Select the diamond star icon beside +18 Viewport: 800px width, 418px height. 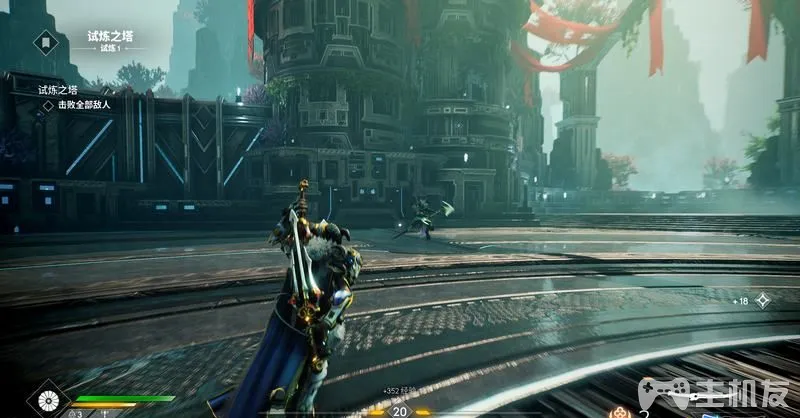[x=762, y=300]
